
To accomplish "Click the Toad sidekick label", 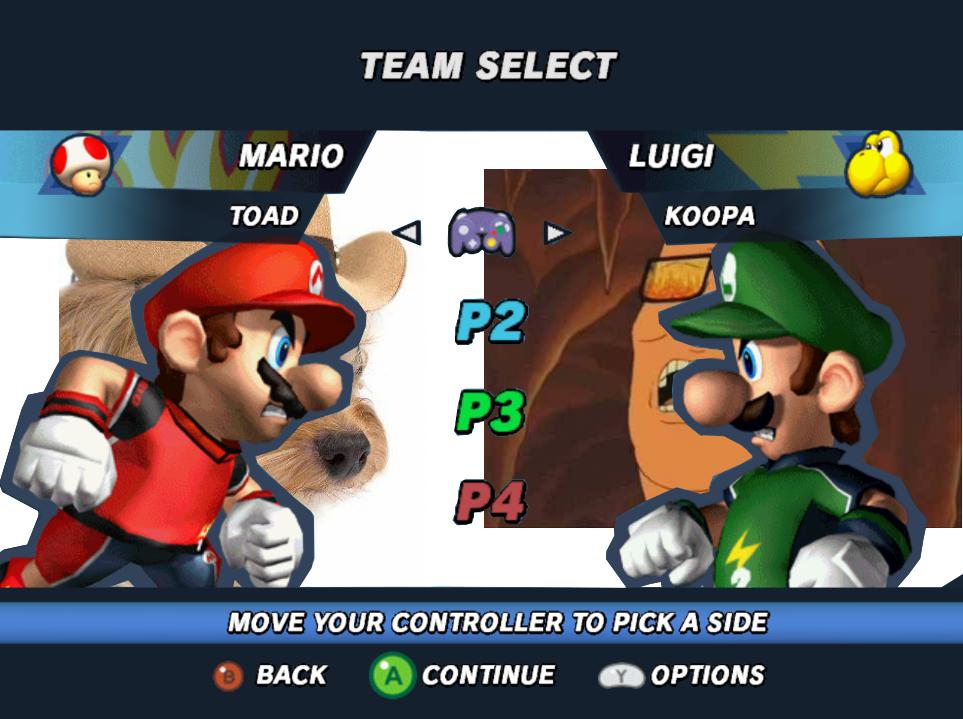I will click(x=264, y=216).
